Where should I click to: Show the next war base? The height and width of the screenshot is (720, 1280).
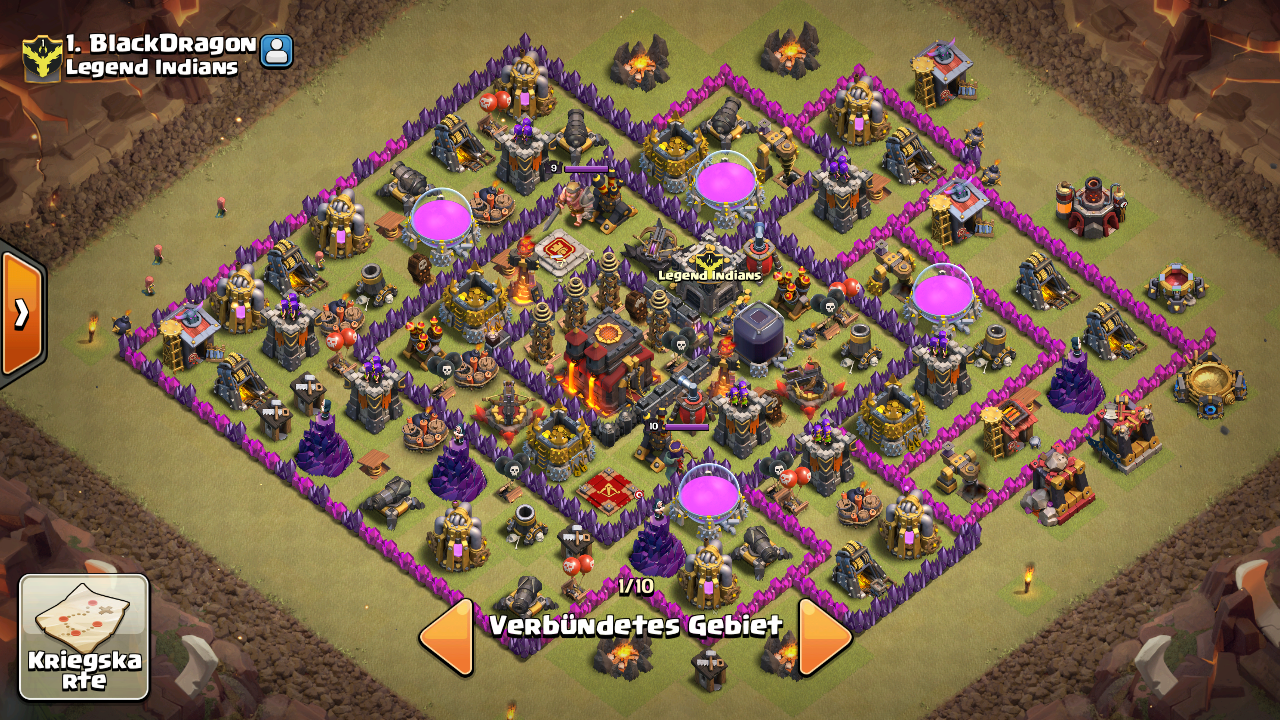coord(825,637)
